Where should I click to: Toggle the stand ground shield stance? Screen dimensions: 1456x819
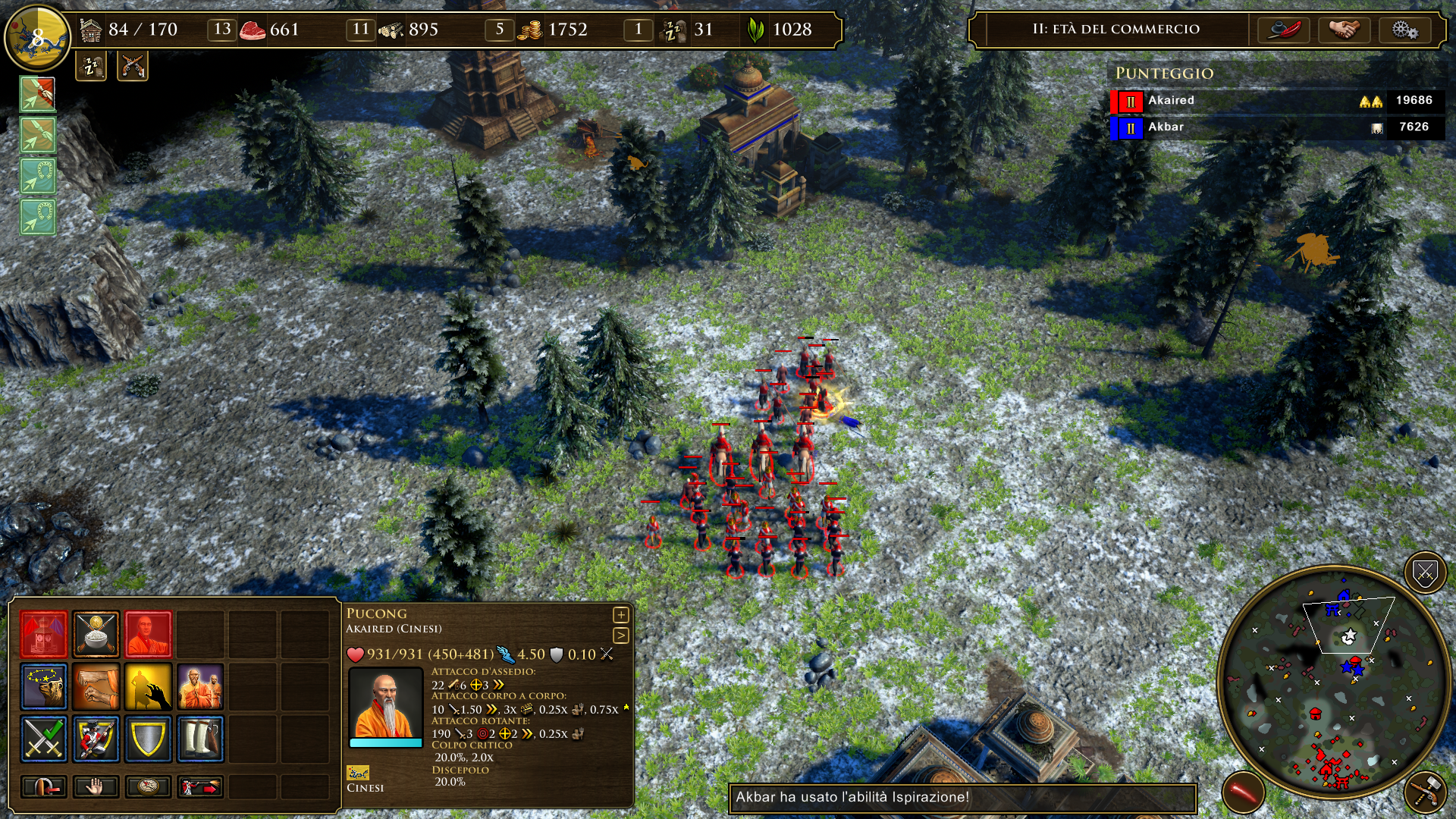[149, 739]
